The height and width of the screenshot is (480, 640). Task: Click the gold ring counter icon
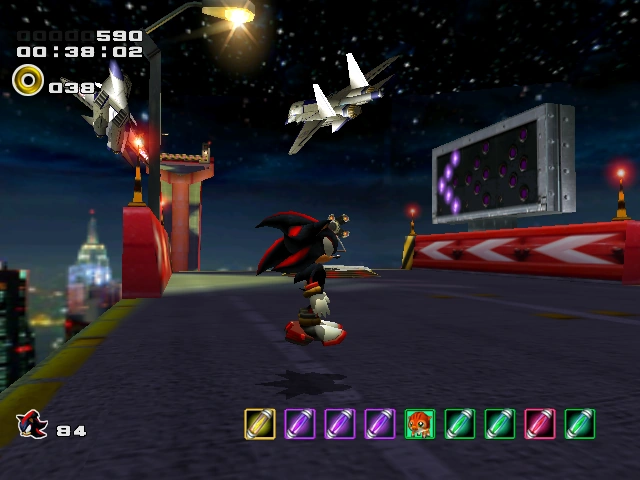pos(28,80)
